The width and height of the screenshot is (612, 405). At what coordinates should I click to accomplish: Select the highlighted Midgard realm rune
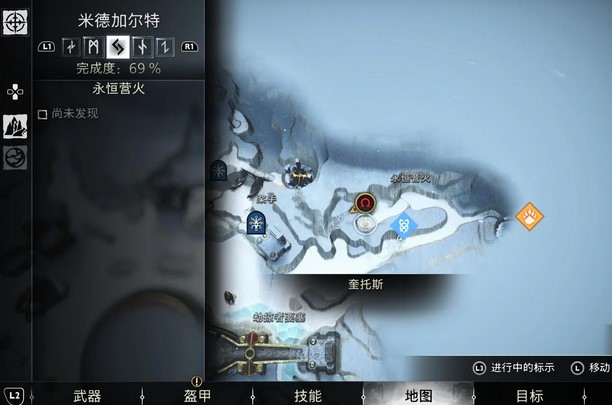coord(118,46)
